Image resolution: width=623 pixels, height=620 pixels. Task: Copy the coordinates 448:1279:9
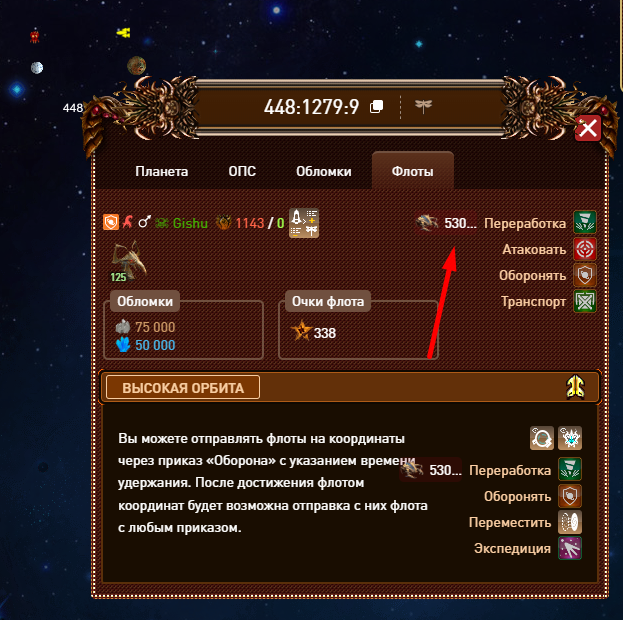click(377, 107)
